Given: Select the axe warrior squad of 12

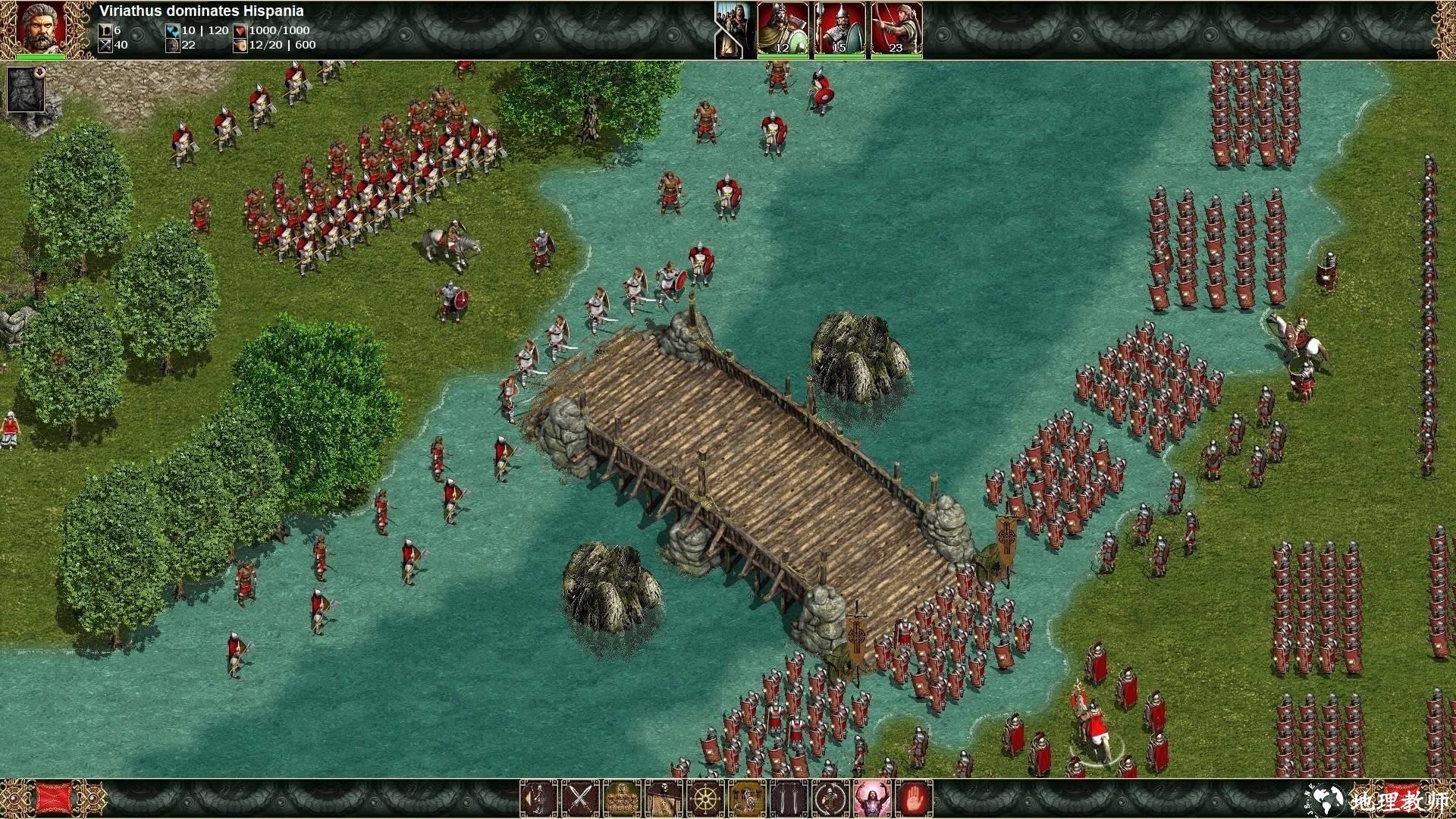Looking at the screenshot, I should [x=783, y=30].
